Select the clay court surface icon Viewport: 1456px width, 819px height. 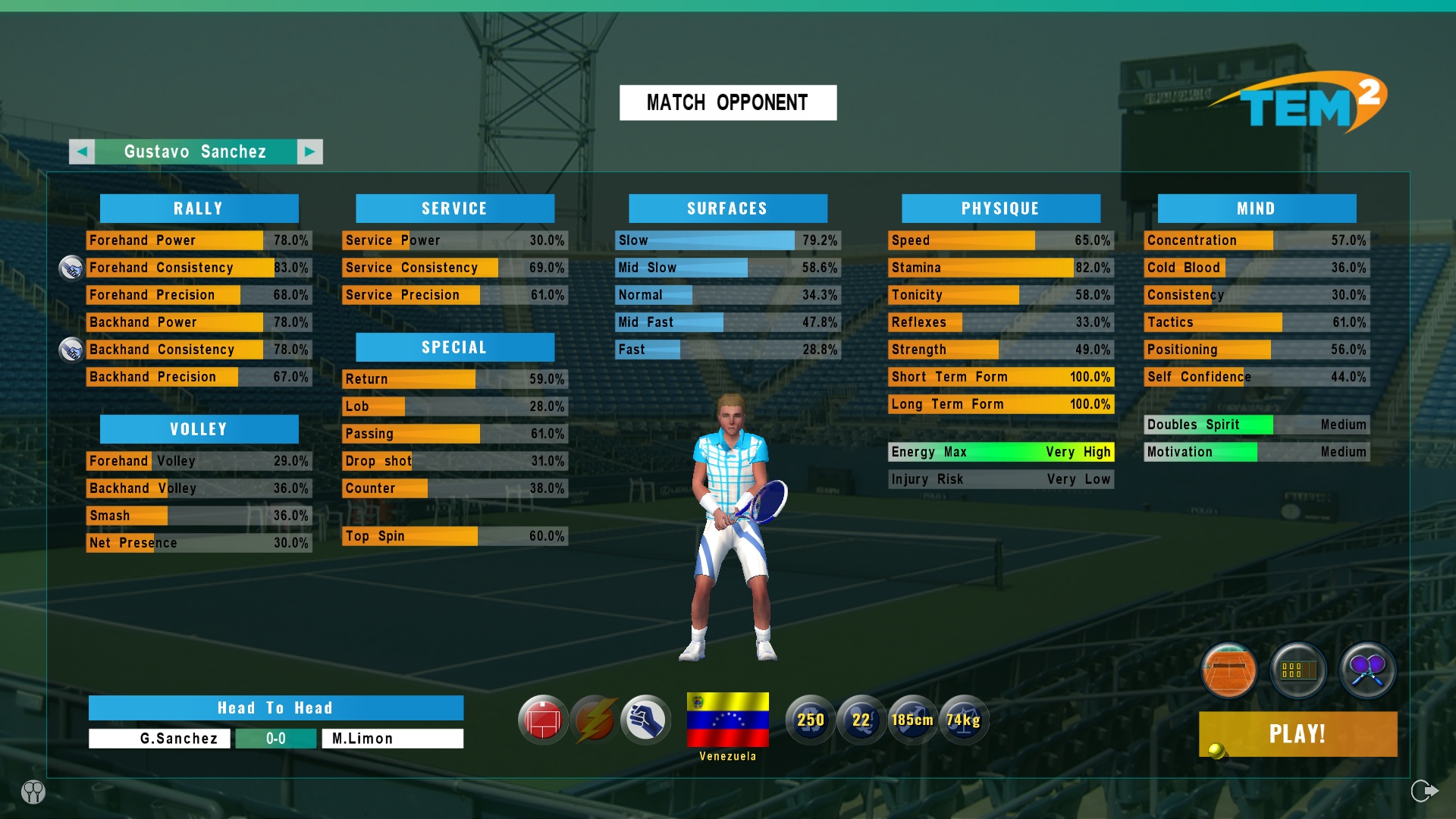[x=1227, y=670]
